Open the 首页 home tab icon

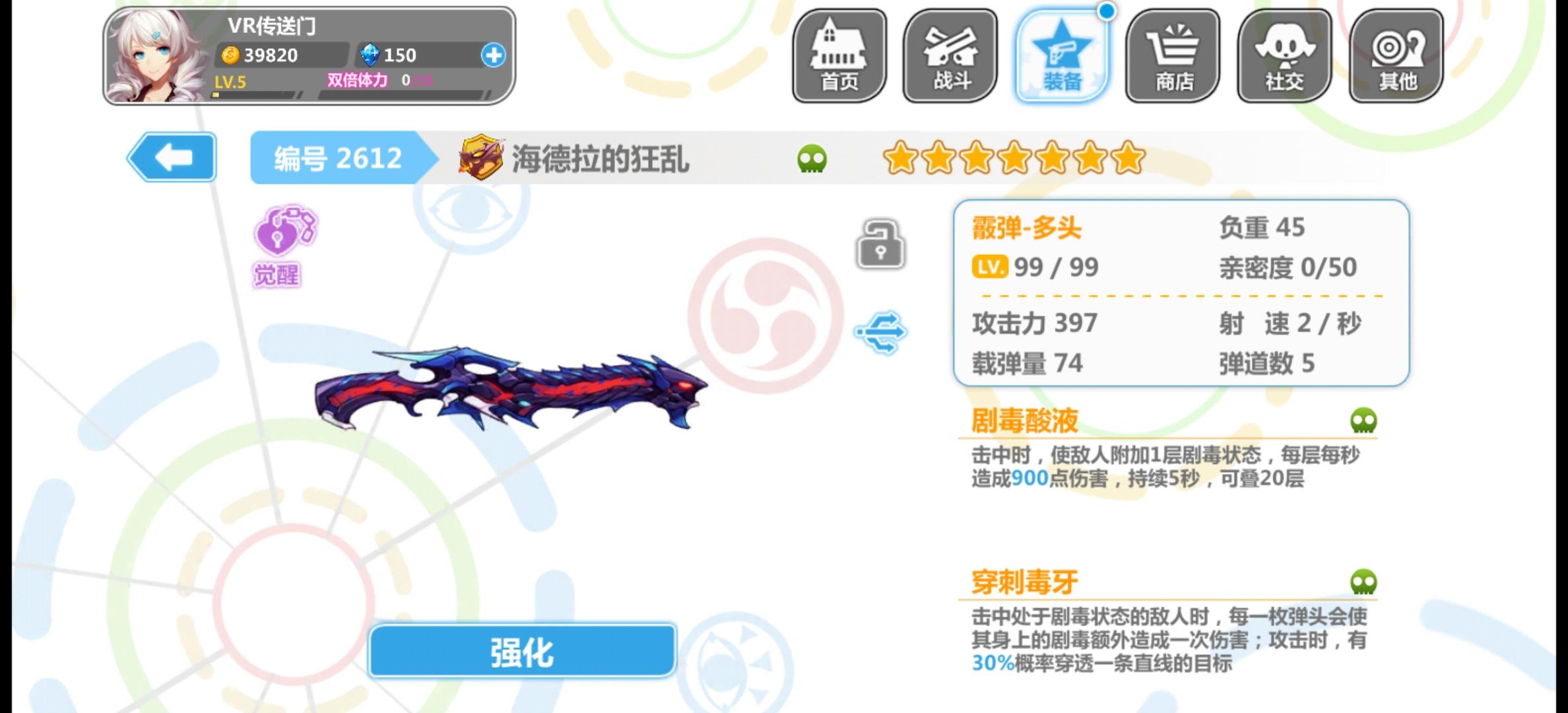(x=839, y=56)
